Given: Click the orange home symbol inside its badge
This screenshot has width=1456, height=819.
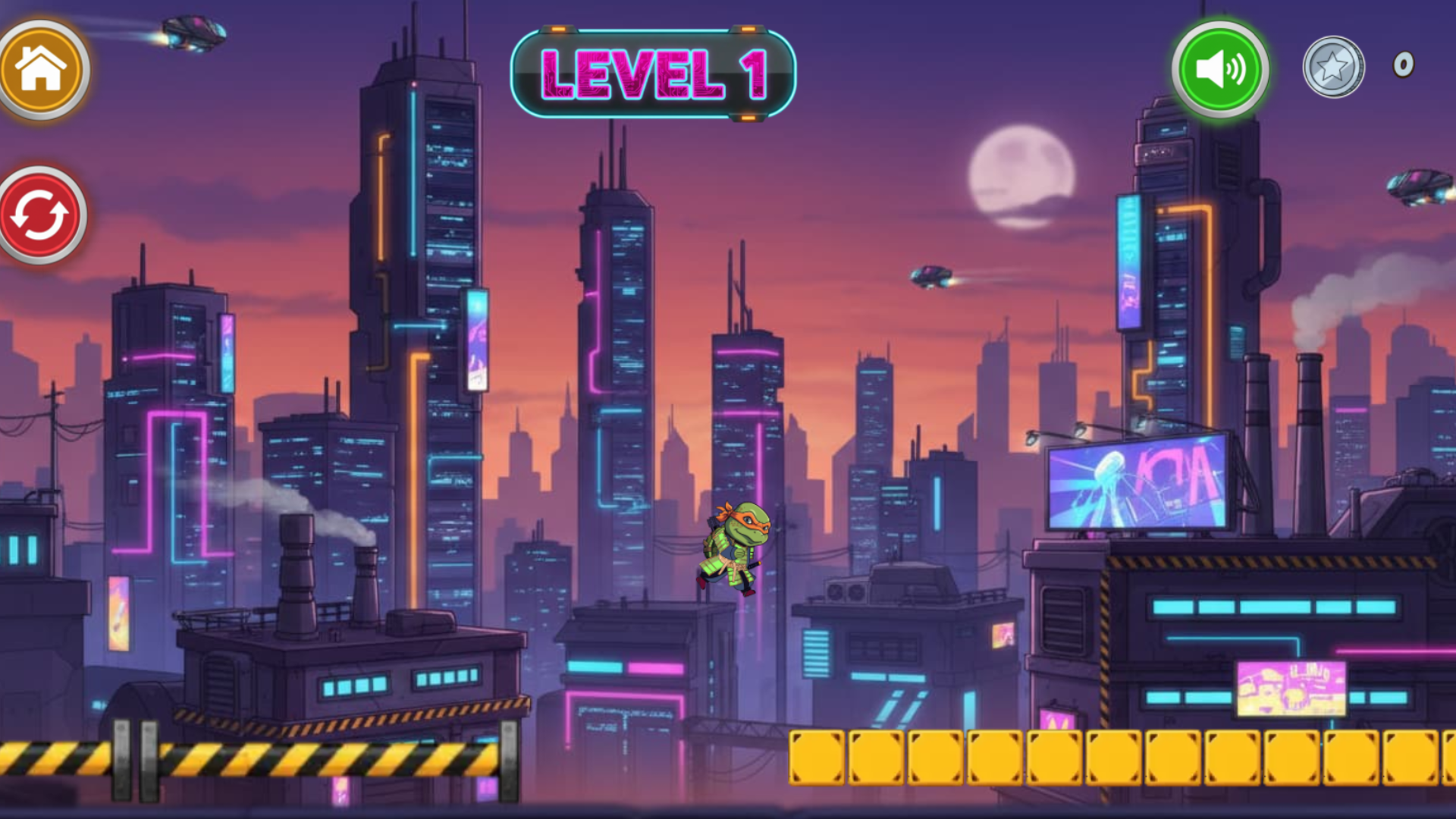Looking at the screenshot, I should [42, 69].
